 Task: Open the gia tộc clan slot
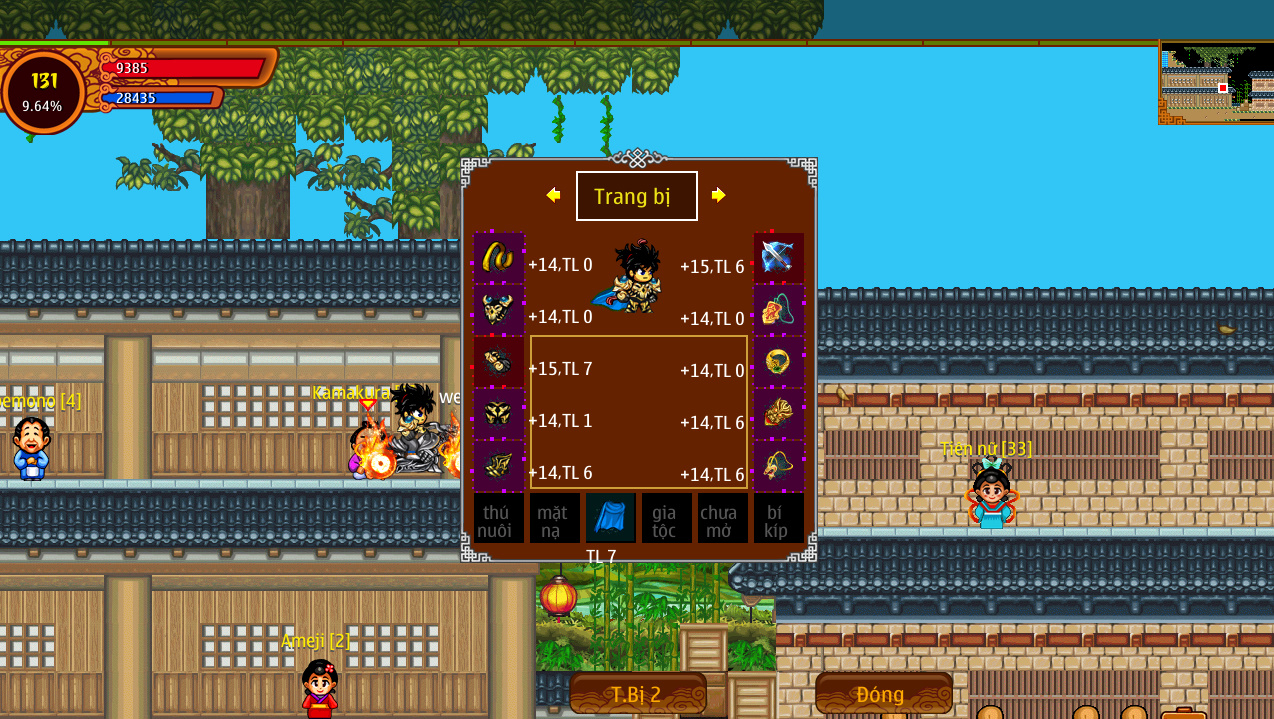pyautogui.click(x=666, y=518)
